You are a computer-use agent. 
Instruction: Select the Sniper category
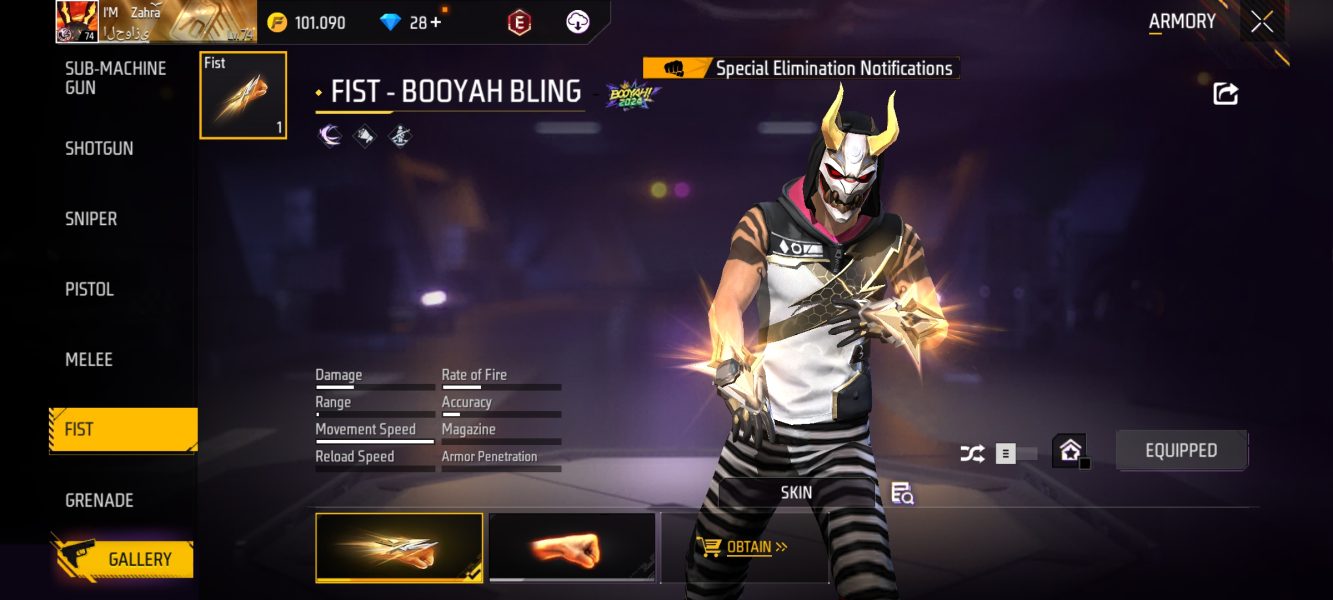pos(91,219)
